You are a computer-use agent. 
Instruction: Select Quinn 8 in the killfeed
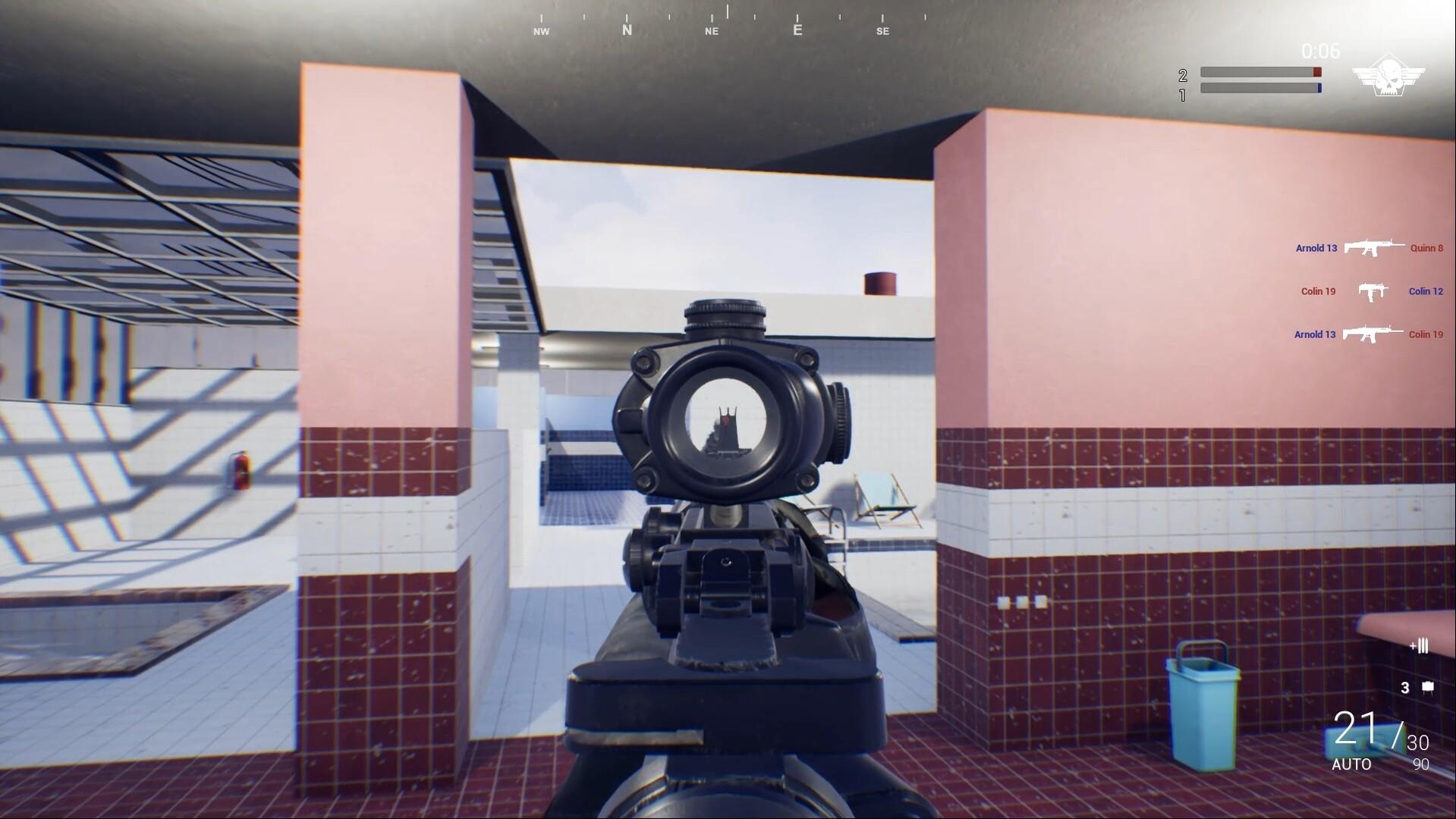click(1427, 248)
